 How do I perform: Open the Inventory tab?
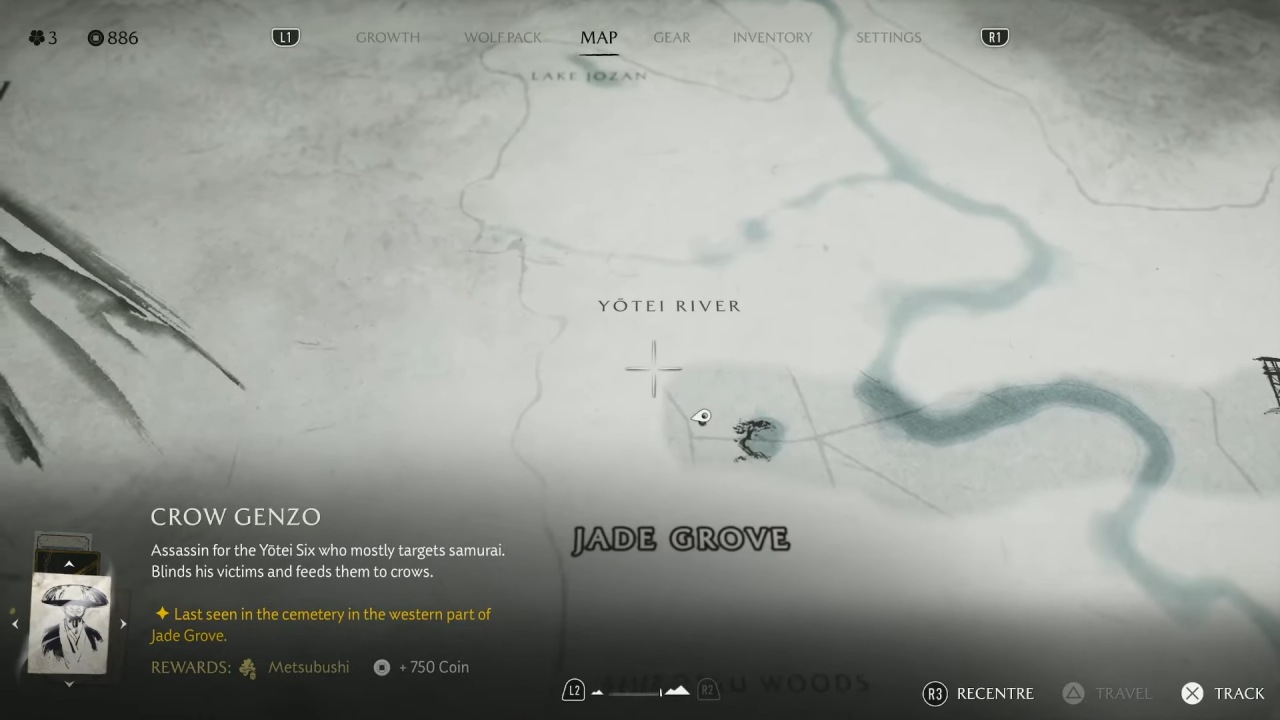(772, 38)
